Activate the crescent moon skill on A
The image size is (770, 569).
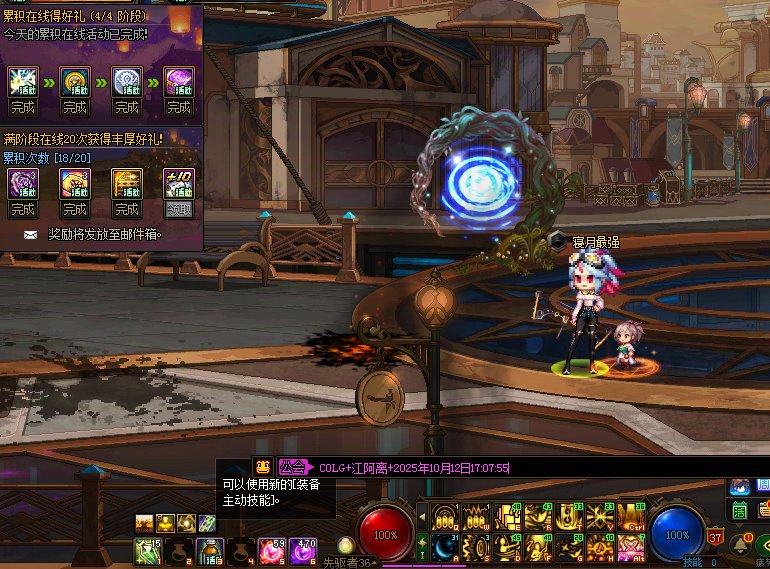click(444, 546)
